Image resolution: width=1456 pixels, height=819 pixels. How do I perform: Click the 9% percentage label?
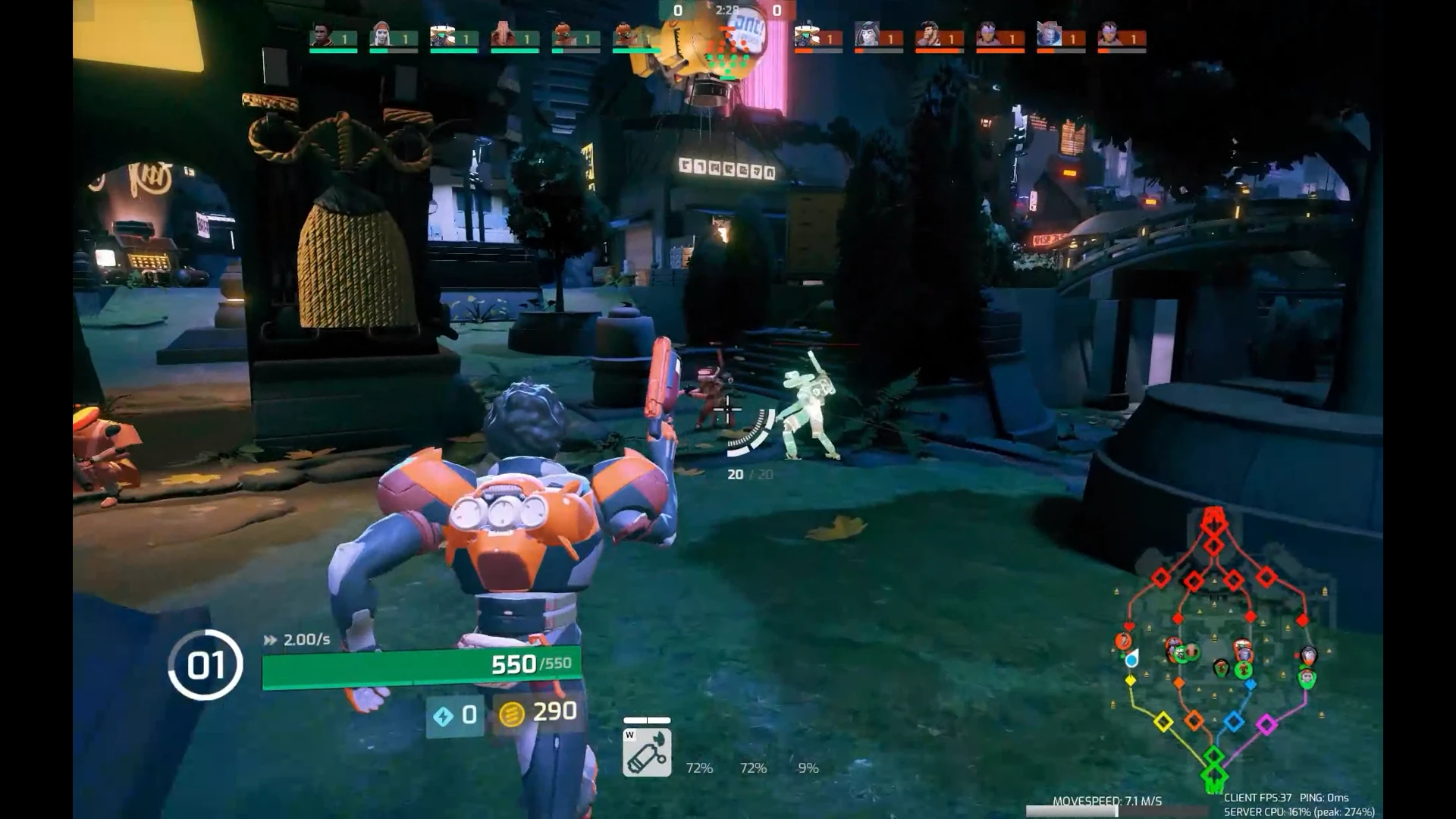pyautogui.click(x=808, y=768)
